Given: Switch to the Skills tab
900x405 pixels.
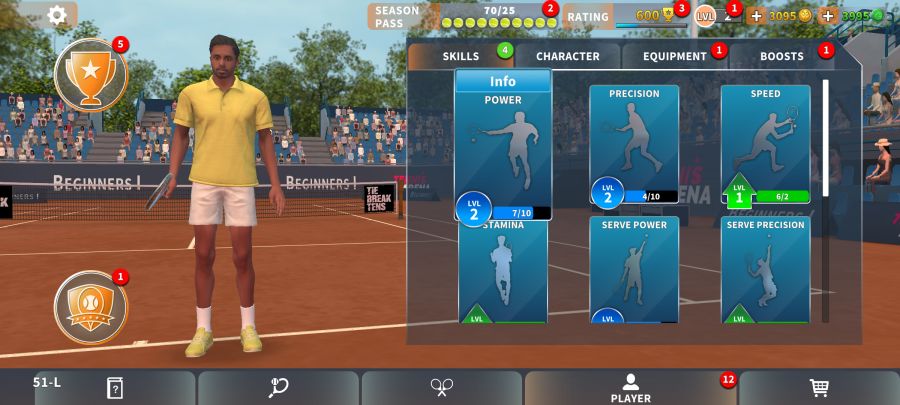Looking at the screenshot, I should (461, 56).
